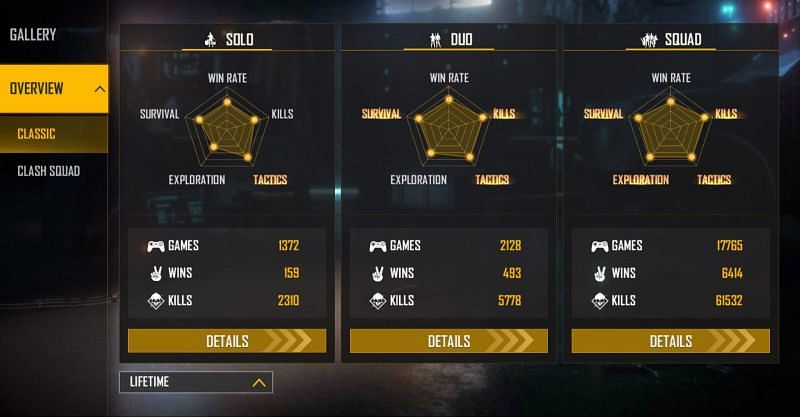Show Details for Duo stats
This screenshot has width=800, height=417.
click(449, 341)
